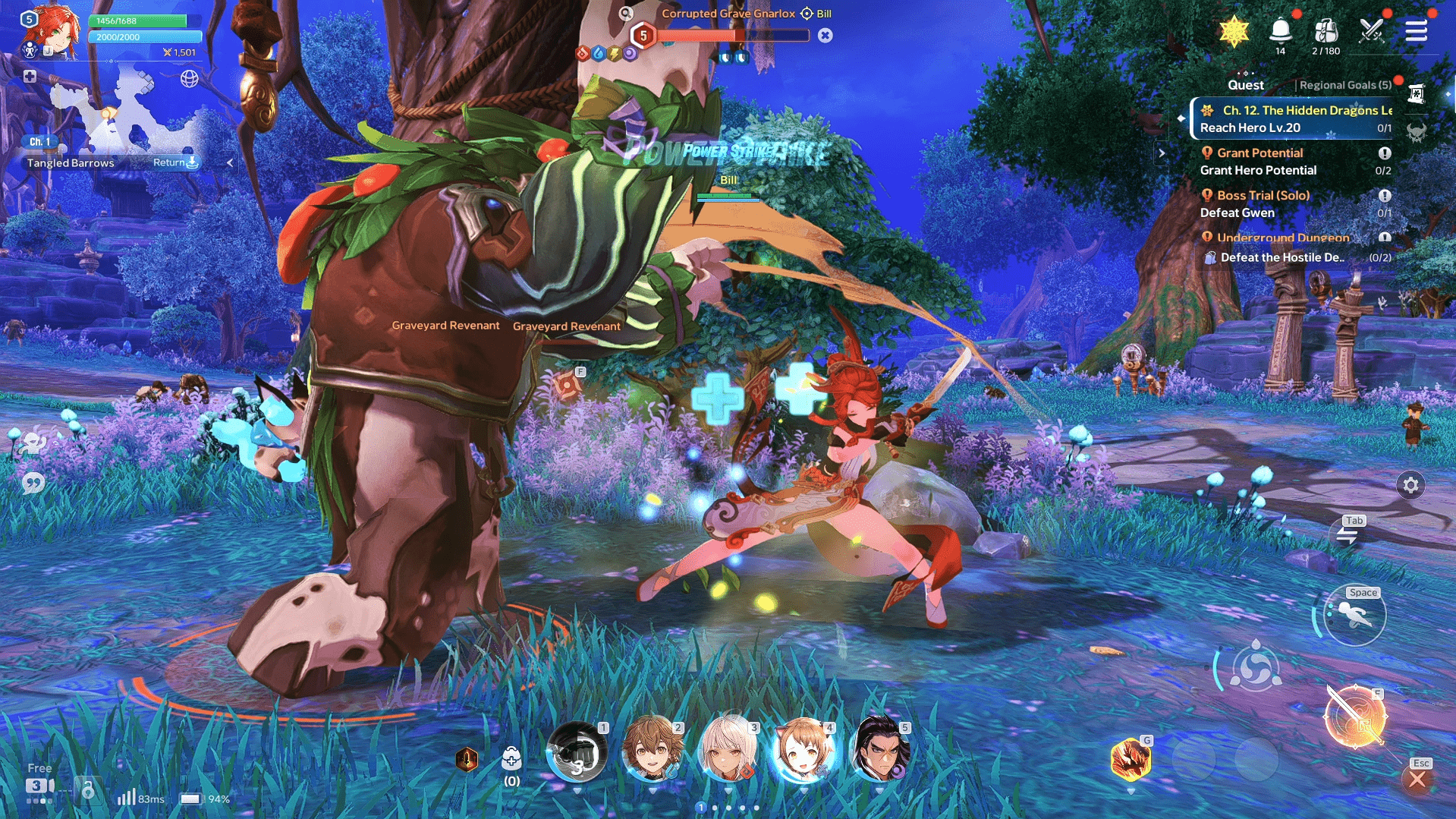Select the Grant Potential quest entry
Viewport: 1456px width, 819px height.
coord(1294,161)
